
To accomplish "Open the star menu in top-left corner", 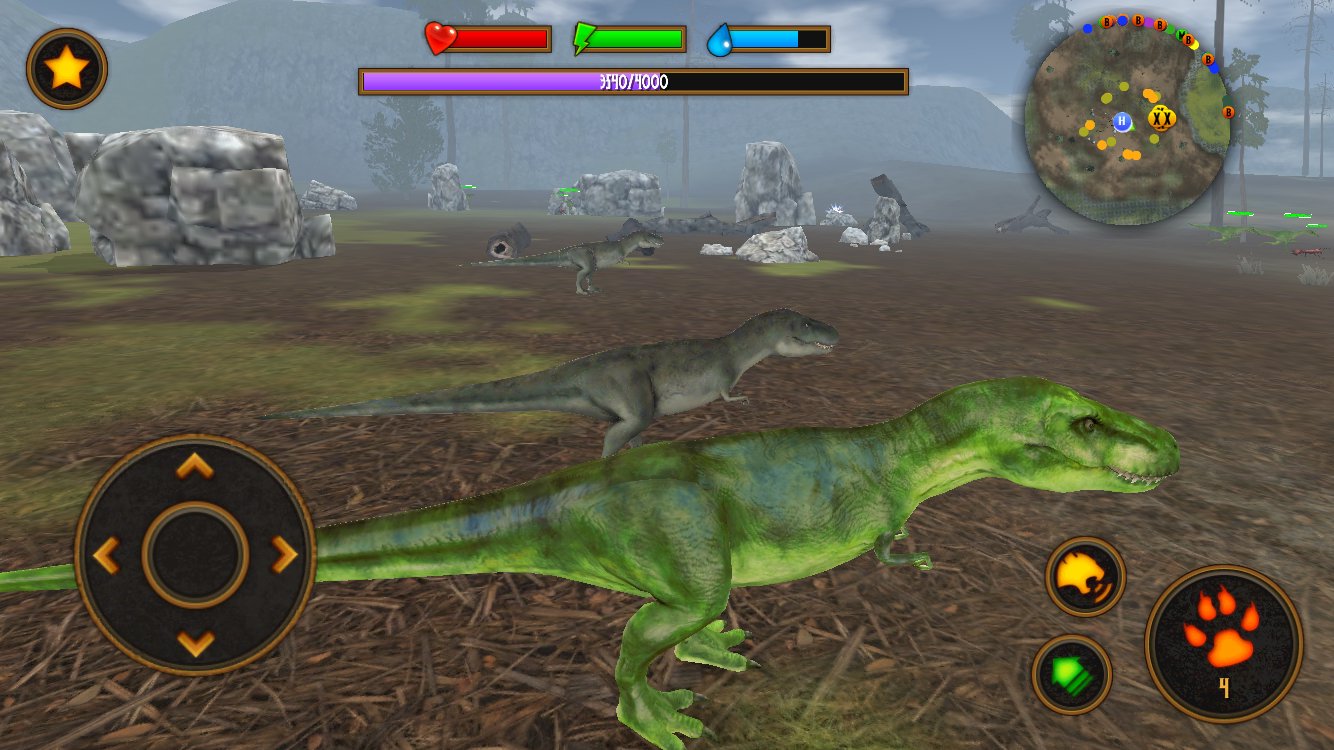I will point(66,68).
